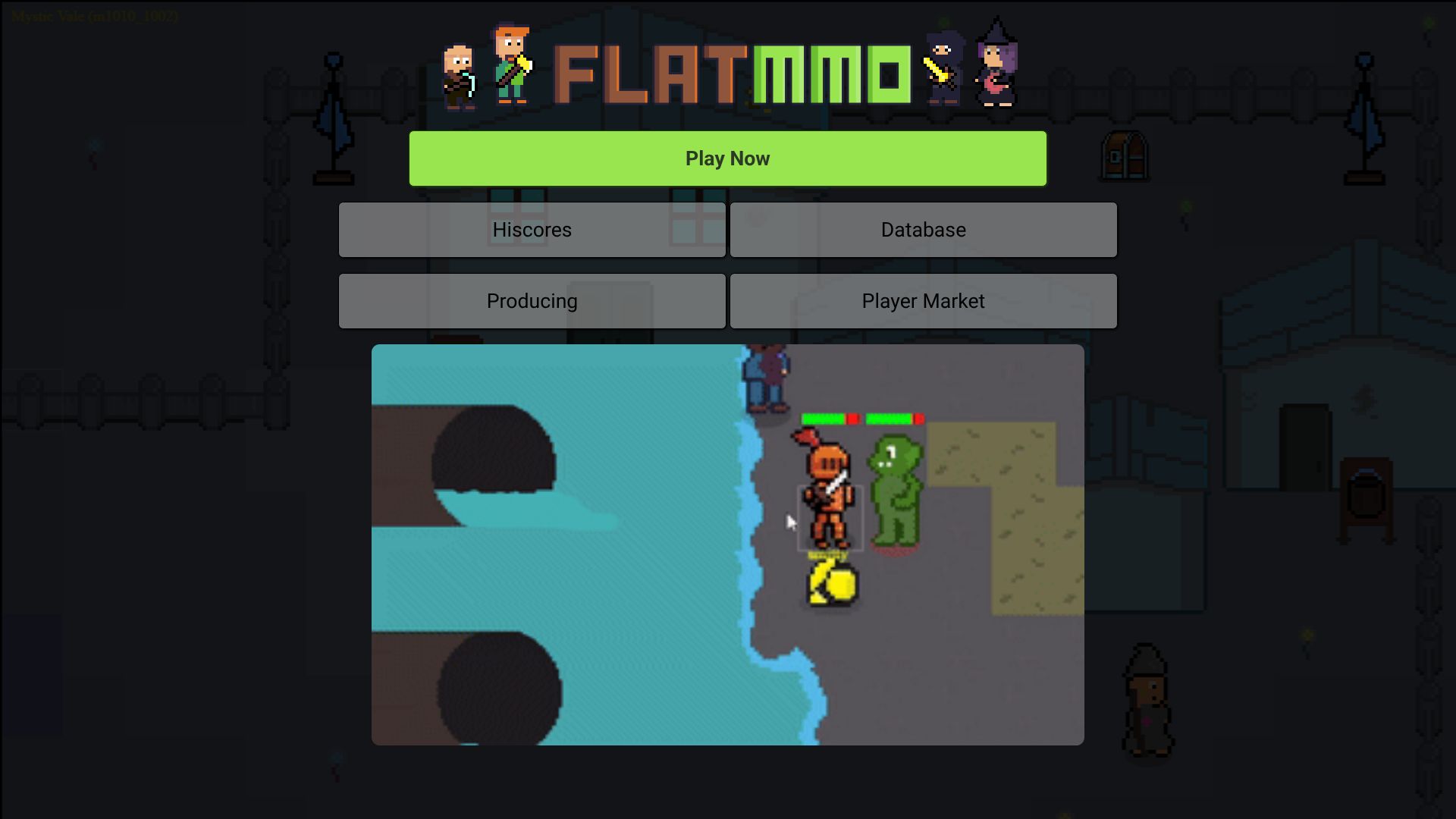Open the Database page

[x=922, y=230]
